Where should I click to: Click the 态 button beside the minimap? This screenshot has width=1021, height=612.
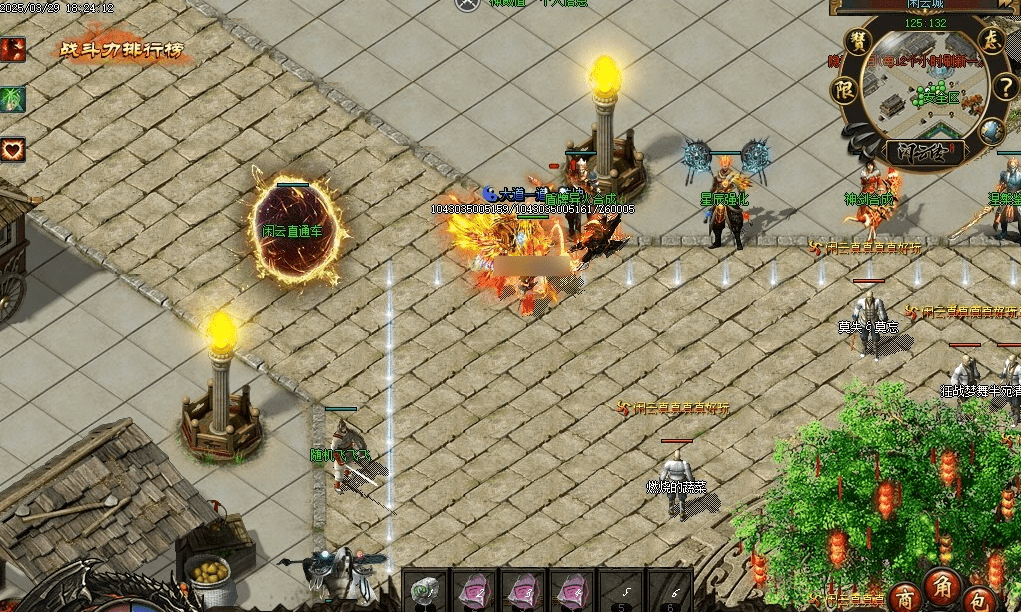991,41
